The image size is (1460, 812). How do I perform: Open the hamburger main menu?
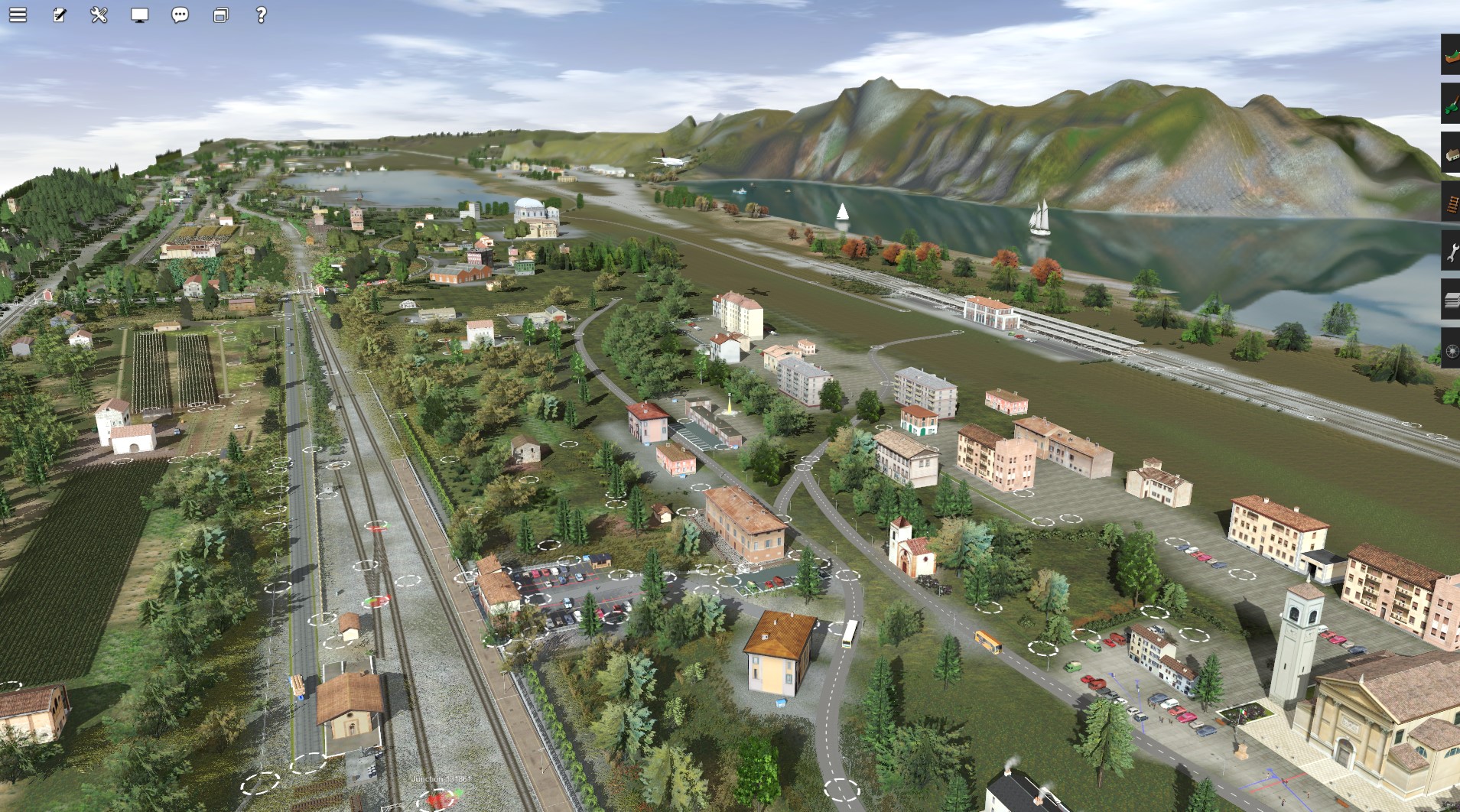(x=18, y=15)
